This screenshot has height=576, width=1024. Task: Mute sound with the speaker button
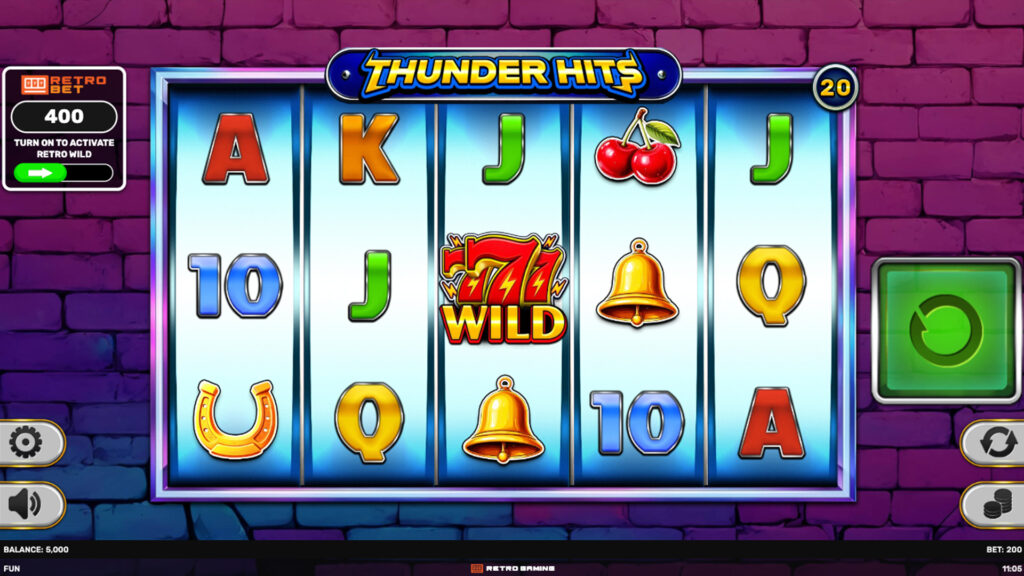pyautogui.click(x=26, y=504)
